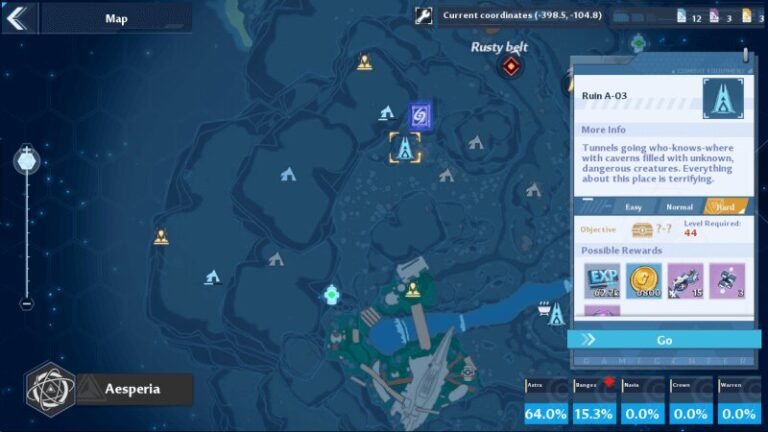Select Easy difficulty
This screenshot has width=768, height=432.
coord(633,207)
